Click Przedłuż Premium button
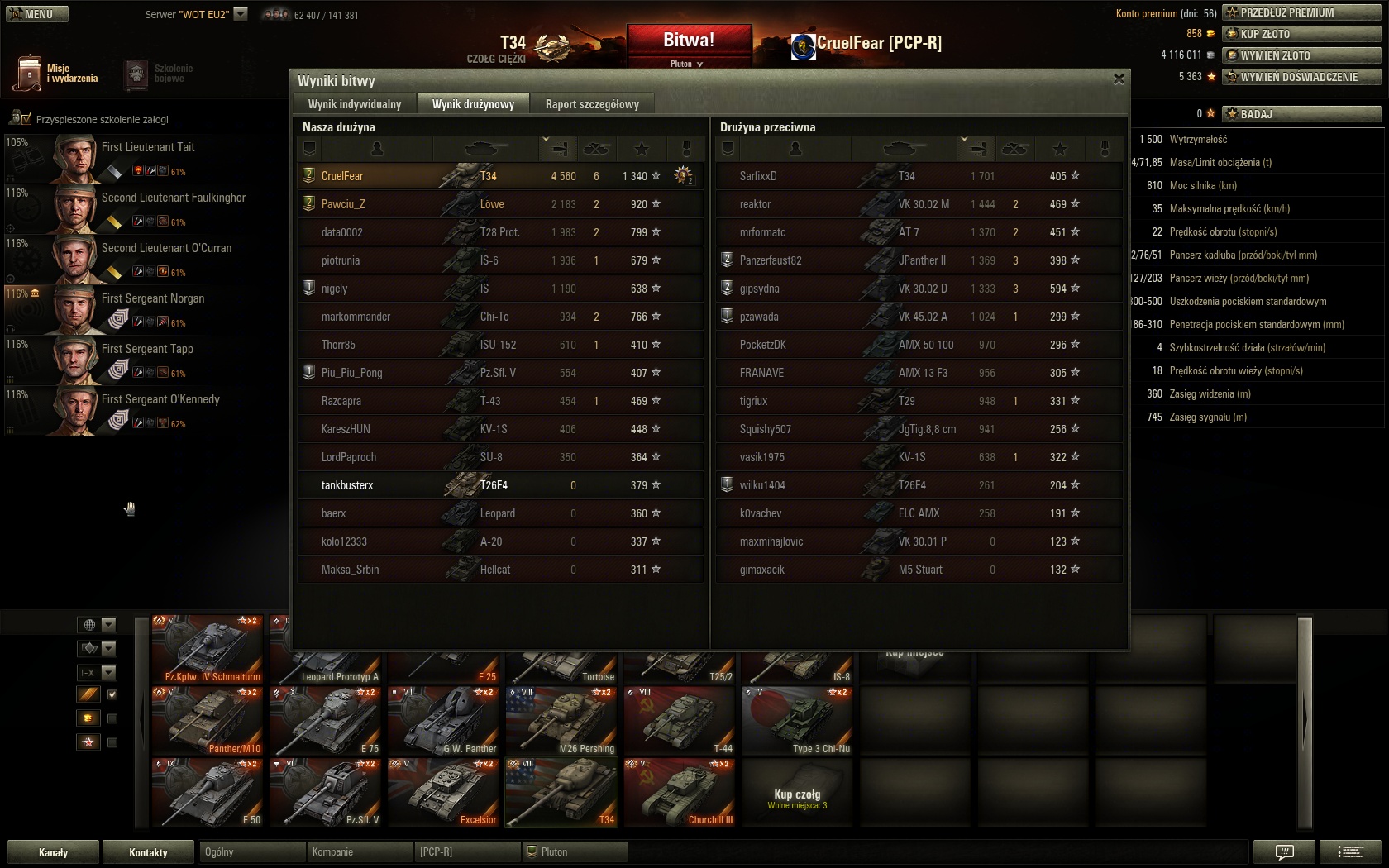The width and height of the screenshot is (1389, 868). point(1301,12)
